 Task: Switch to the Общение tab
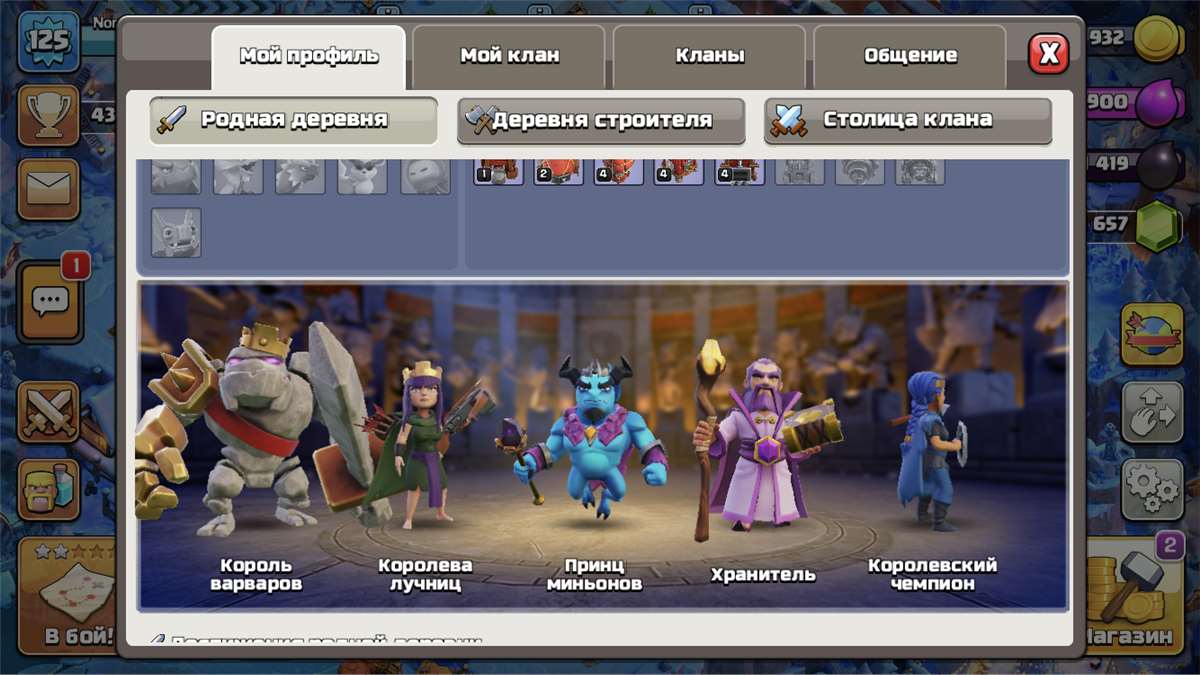point(910,56)
